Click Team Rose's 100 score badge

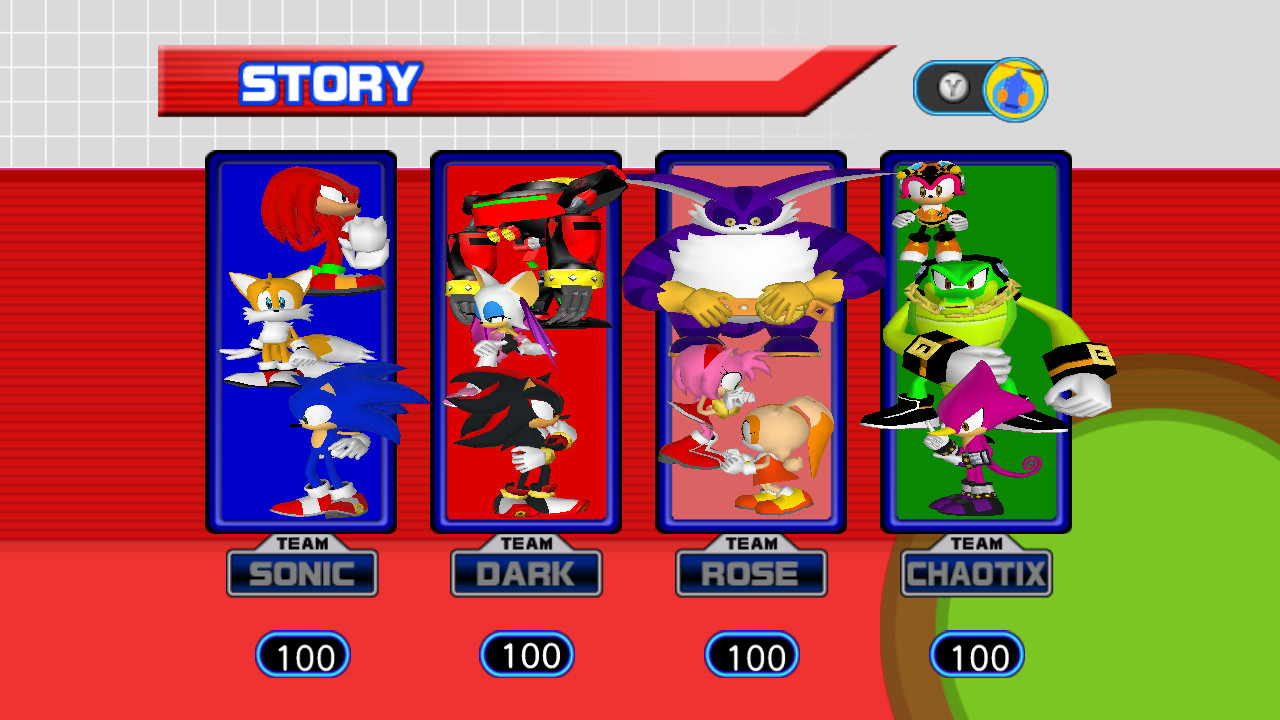(x=751, y=655)
